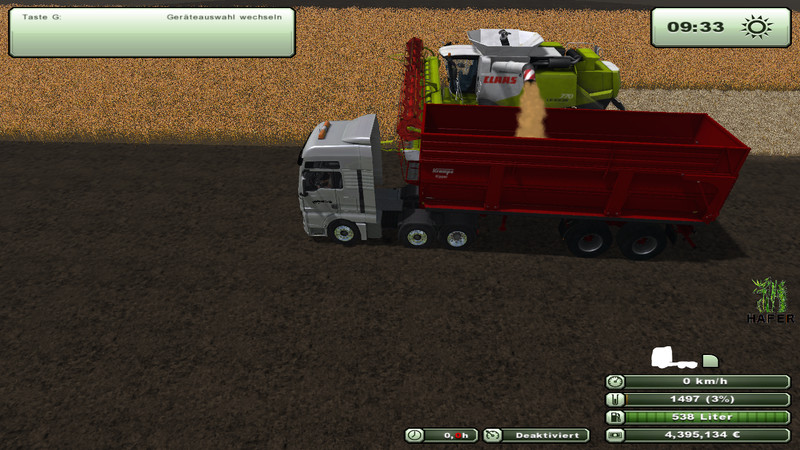This screenshot has height=450, width=800.
Task: Click the Hafer crop type icon
Action: (x=771, y=296)
